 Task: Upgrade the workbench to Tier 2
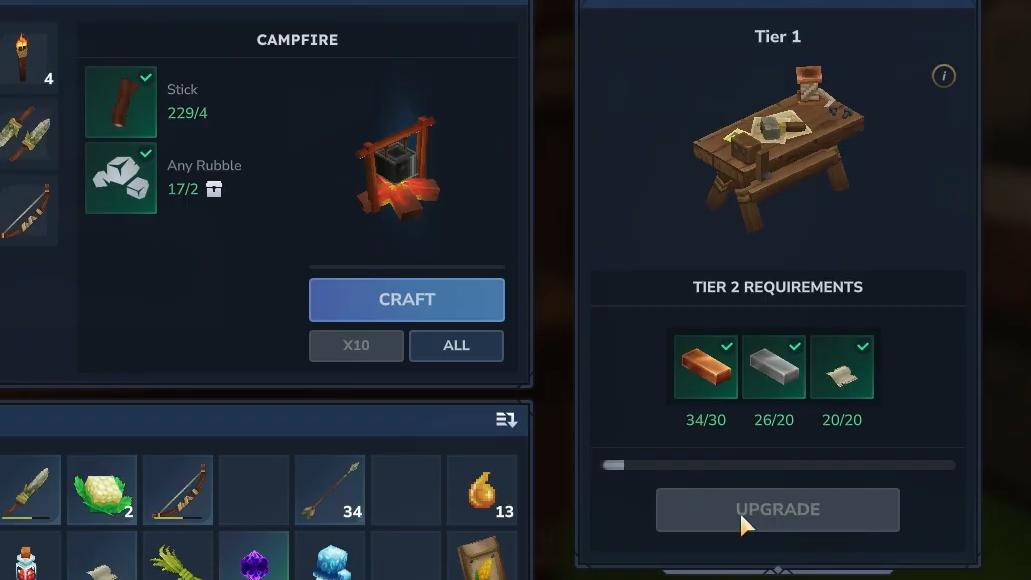click(x=777, y=510)
